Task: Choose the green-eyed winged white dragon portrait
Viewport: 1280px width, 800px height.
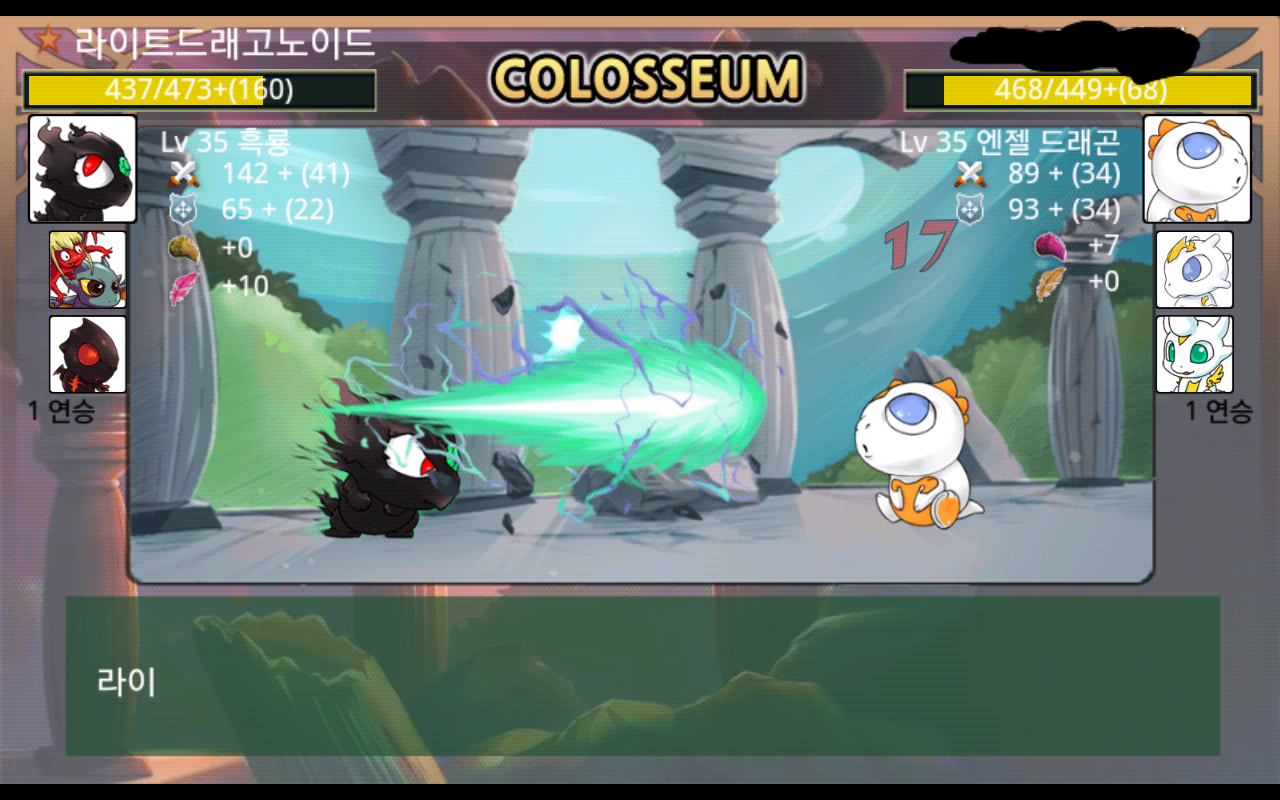Action: [1194, 354]
